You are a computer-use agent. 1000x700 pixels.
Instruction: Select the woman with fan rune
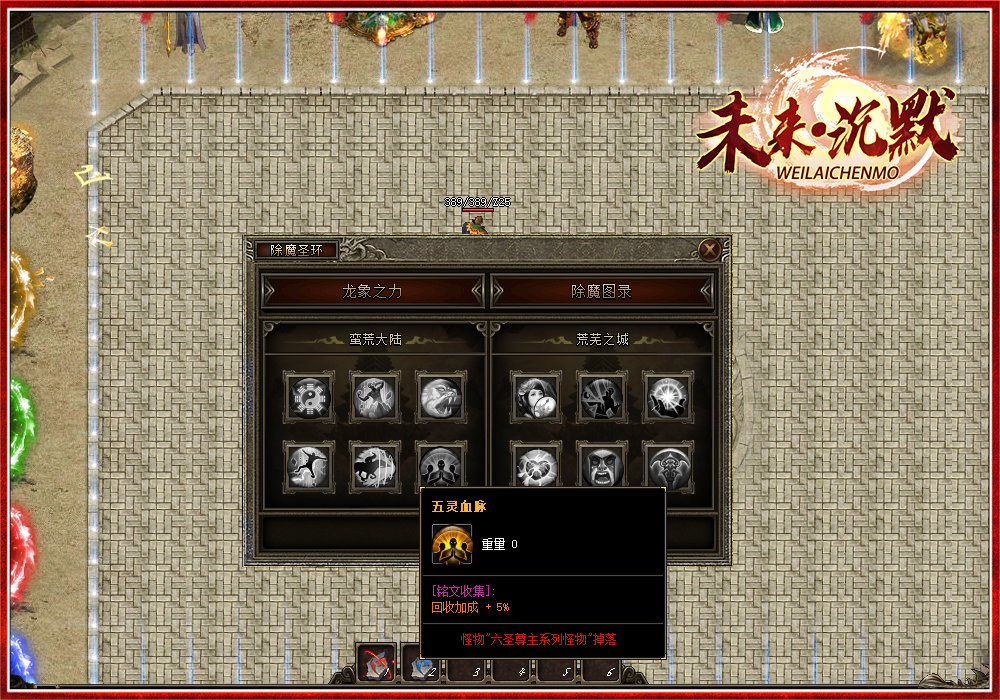point(536,398)
